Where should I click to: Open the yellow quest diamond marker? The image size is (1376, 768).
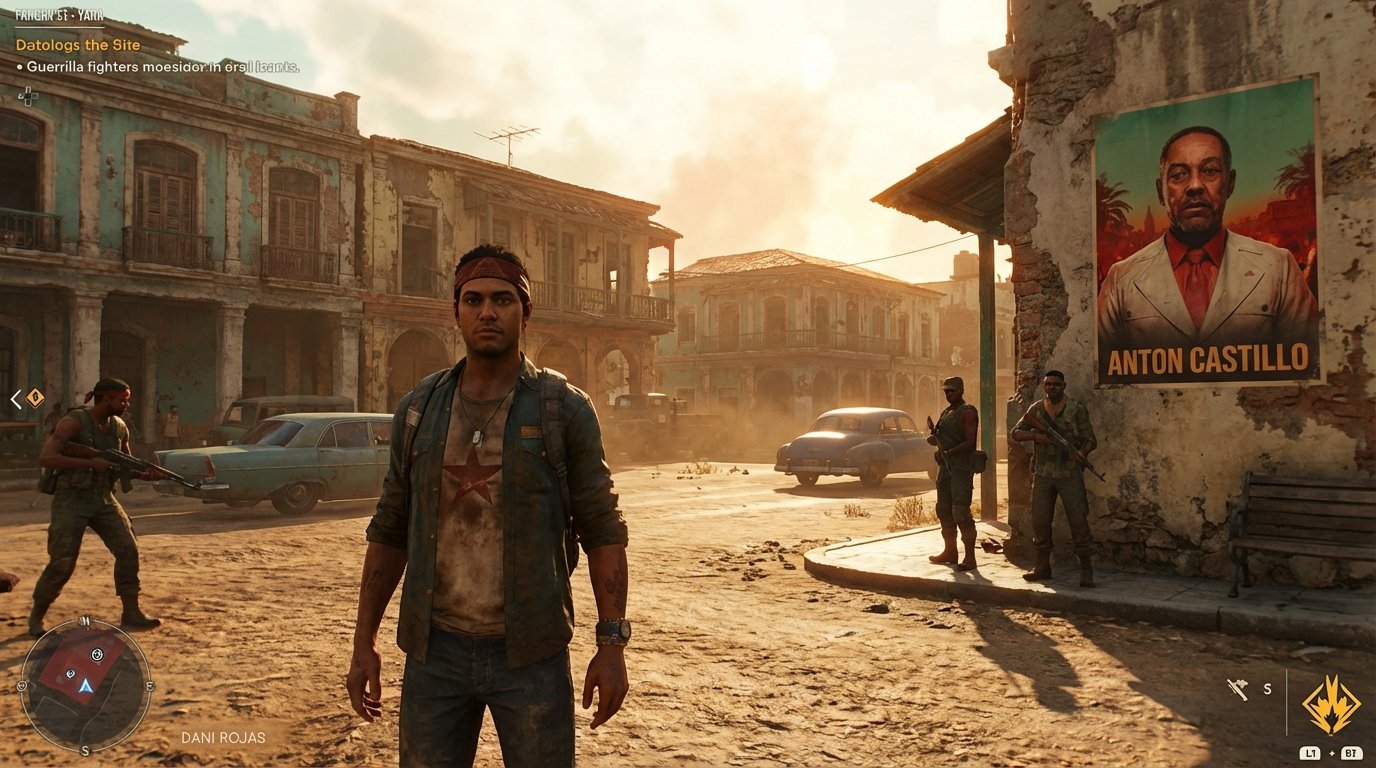pos(36,399)
